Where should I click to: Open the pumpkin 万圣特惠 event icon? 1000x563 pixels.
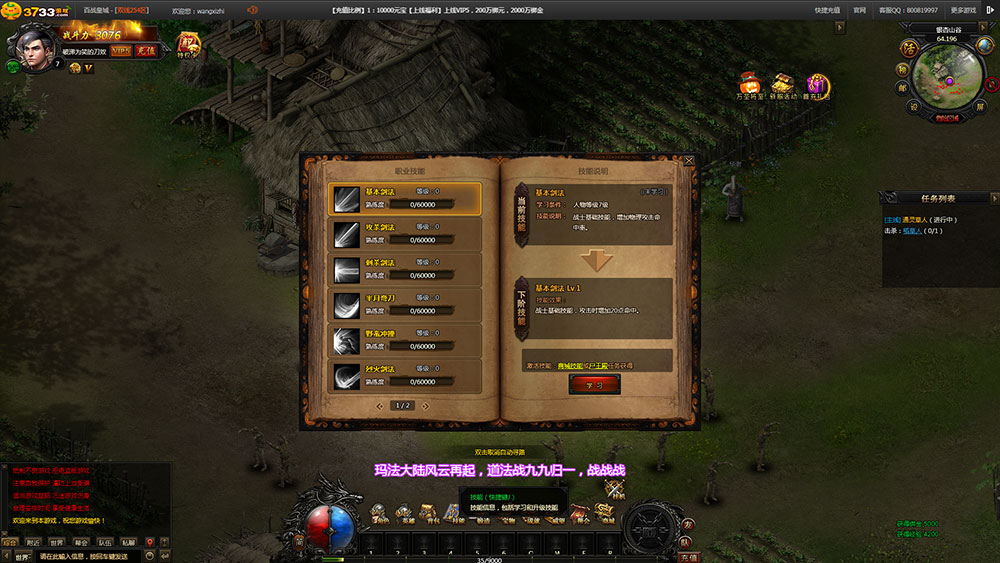coord(749,84)
